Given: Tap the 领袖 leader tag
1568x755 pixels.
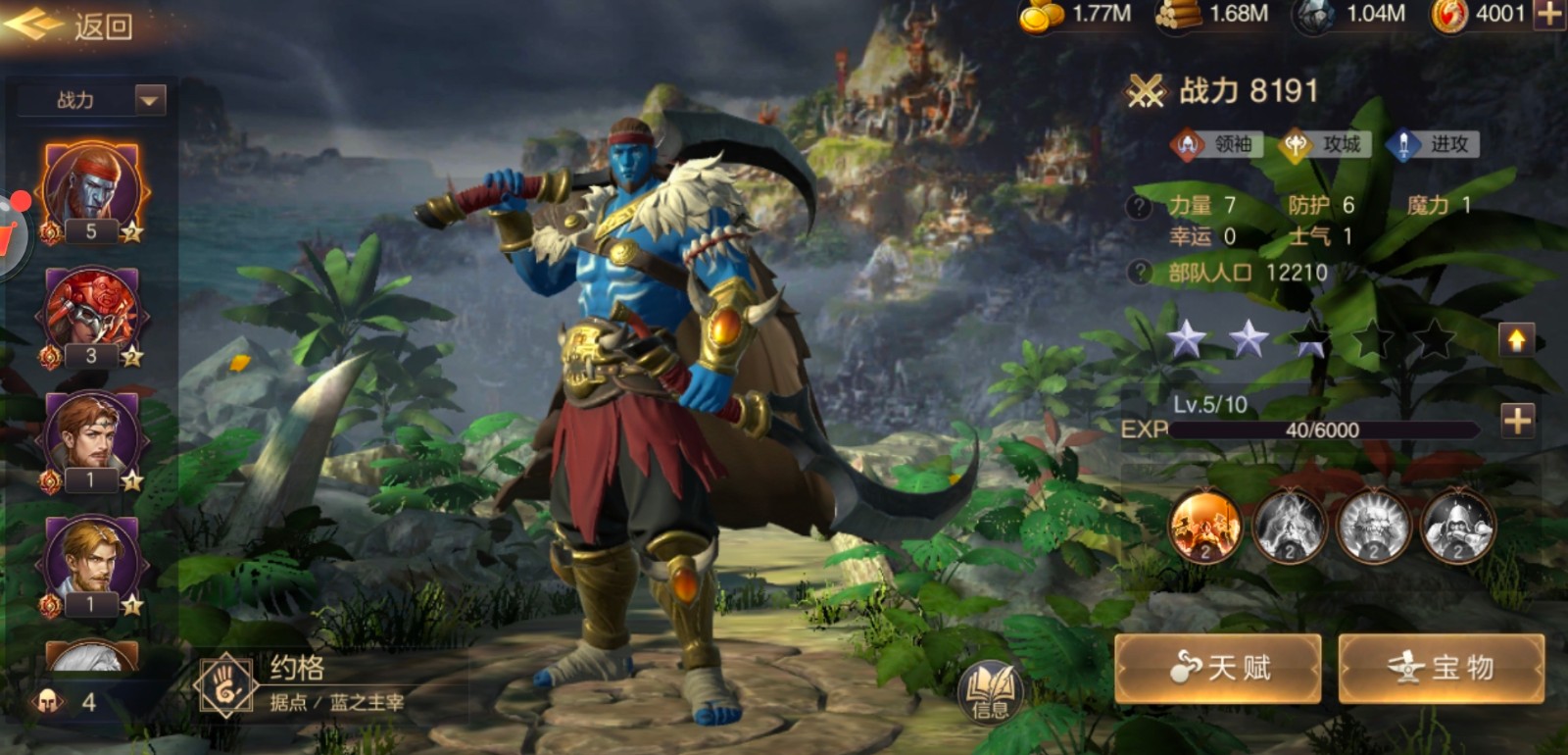Looking at the screenshot, I should tap(1216, 145).
